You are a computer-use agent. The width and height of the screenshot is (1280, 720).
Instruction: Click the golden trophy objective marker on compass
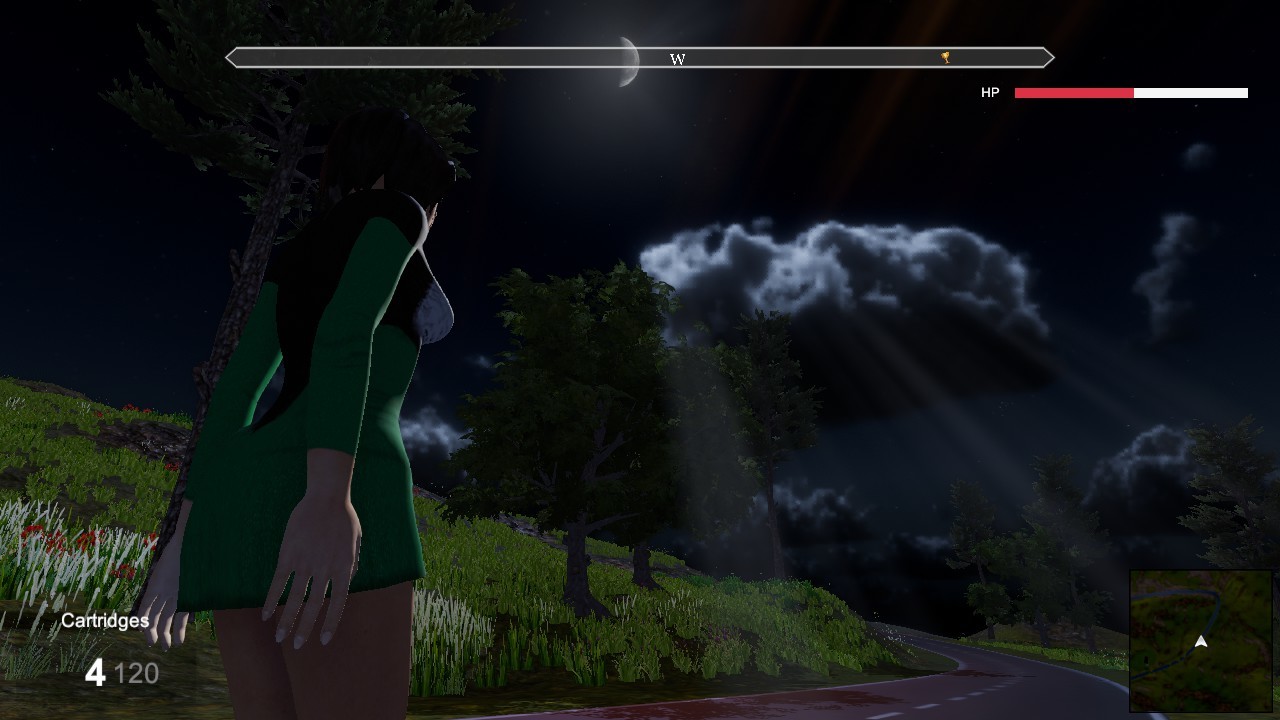coord(943,58)
